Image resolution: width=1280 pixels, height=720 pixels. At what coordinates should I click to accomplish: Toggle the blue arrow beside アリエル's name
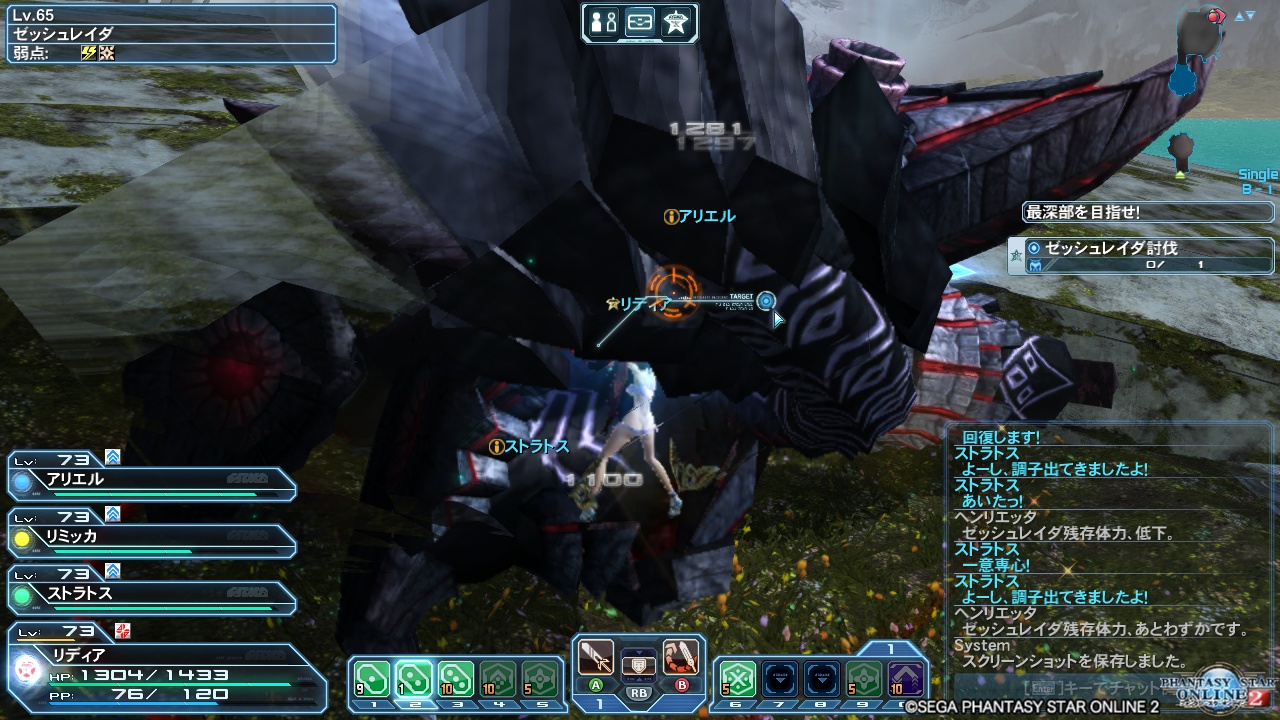(x=113, y=457)
